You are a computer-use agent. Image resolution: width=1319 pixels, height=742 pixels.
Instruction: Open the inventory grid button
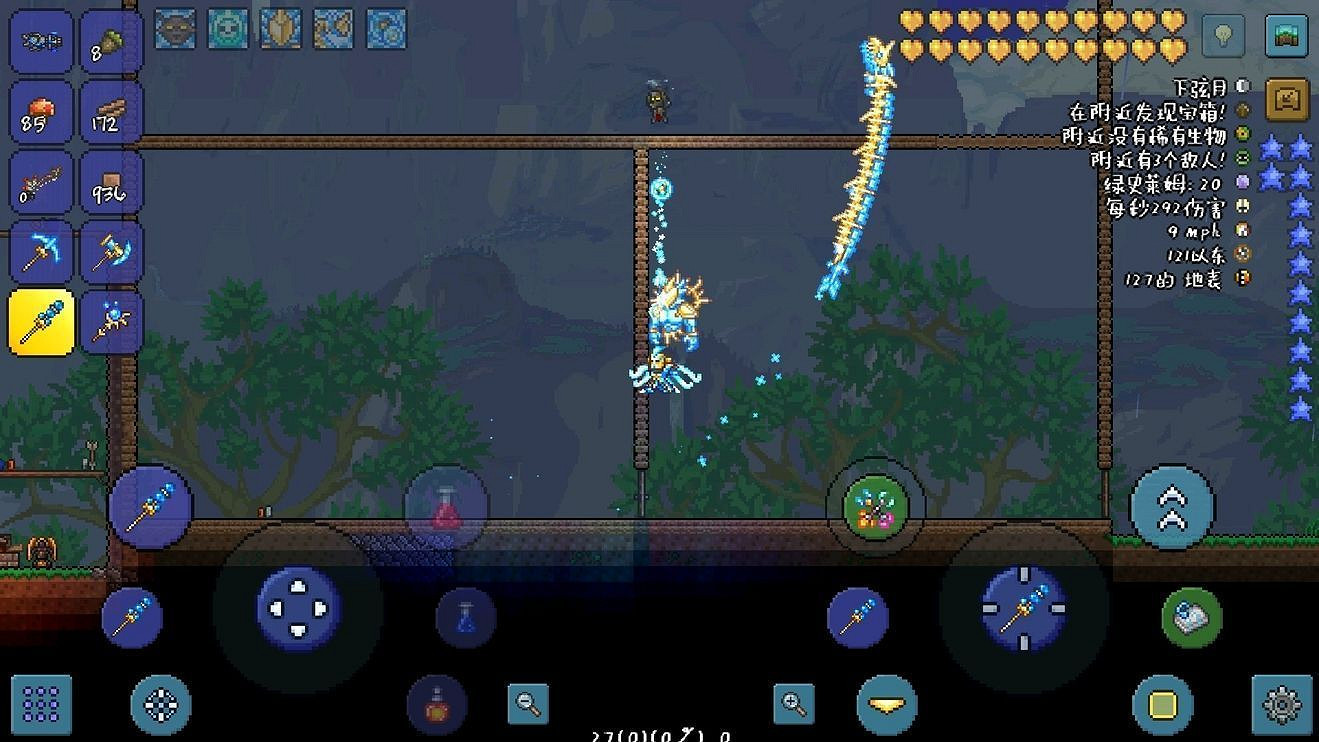(41, 705)
